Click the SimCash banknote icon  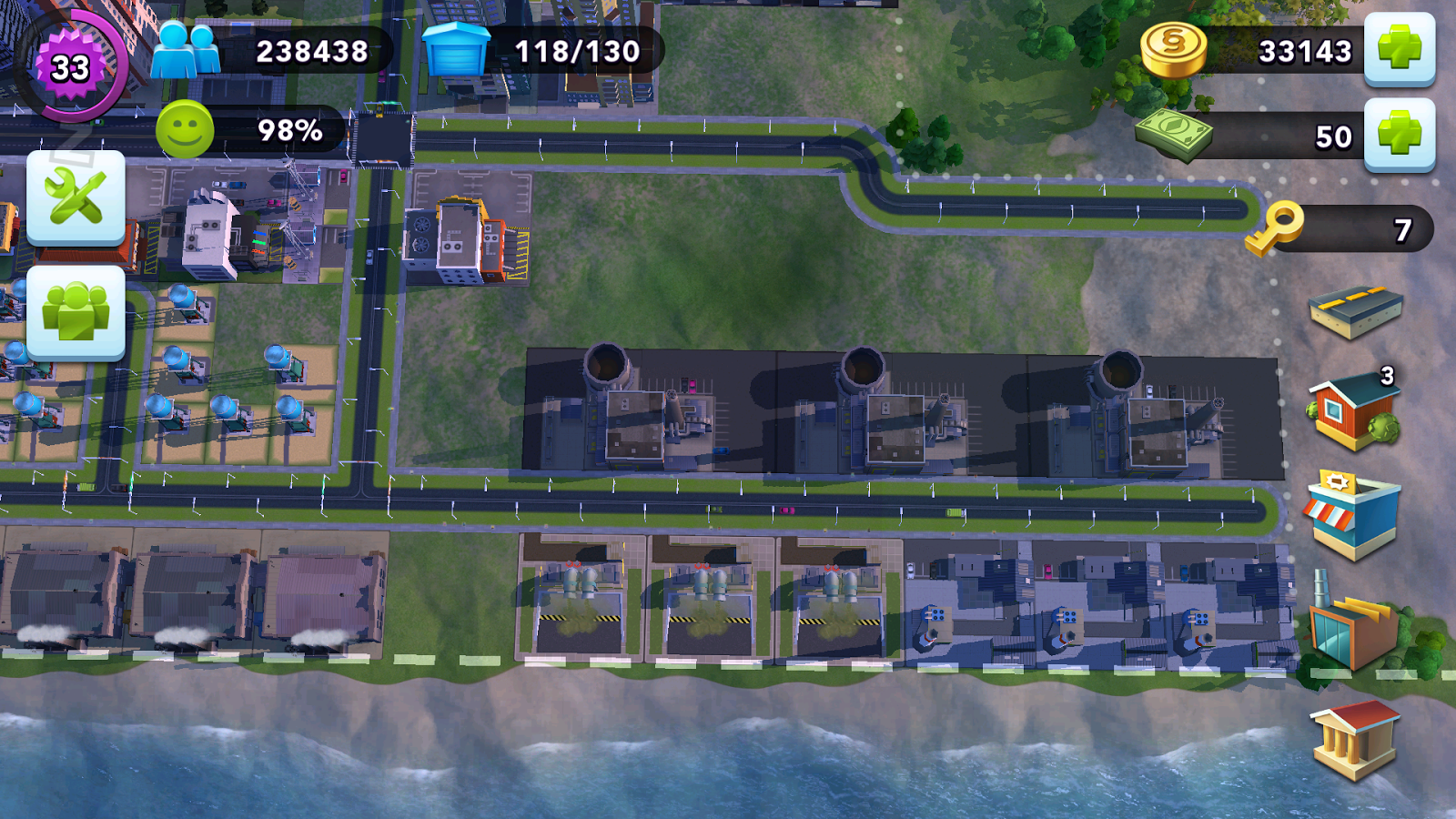[1177, 135]
